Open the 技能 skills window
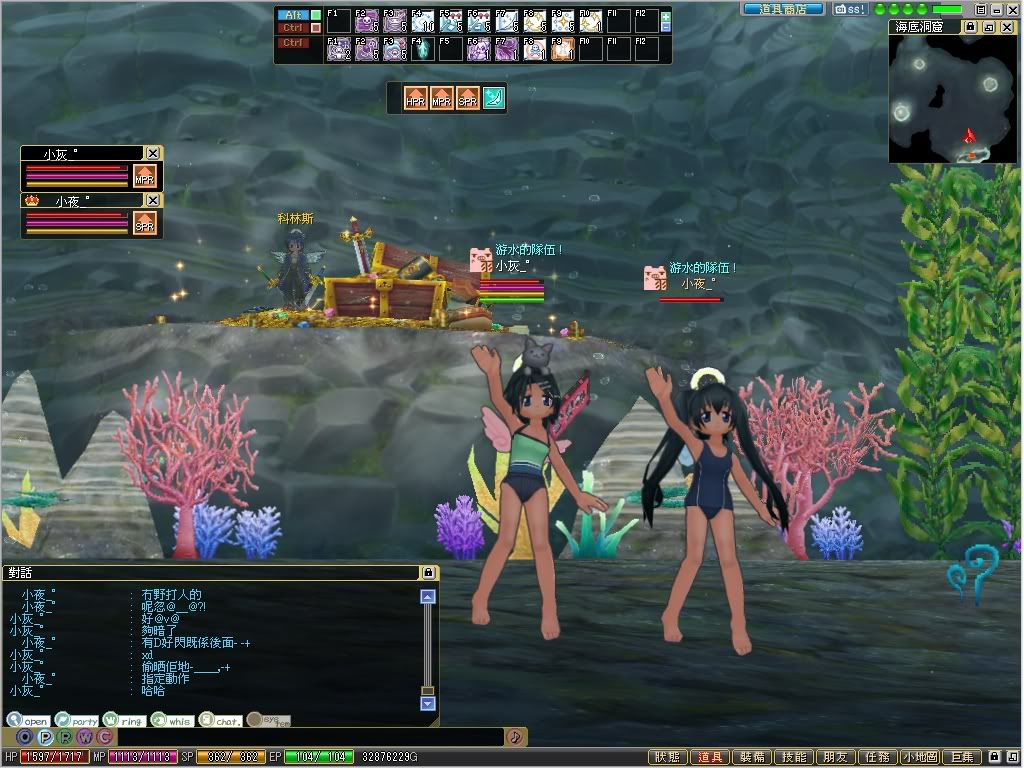 (794, 758)
